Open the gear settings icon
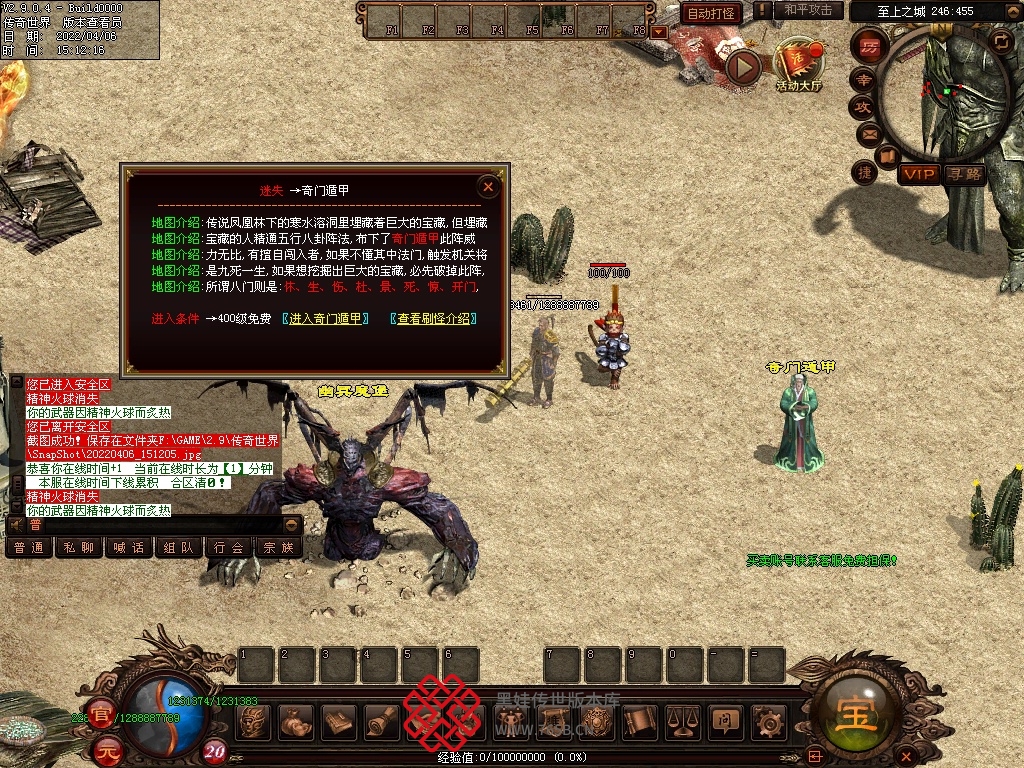This screenshot has width=1024, height=768. [767, 720]
